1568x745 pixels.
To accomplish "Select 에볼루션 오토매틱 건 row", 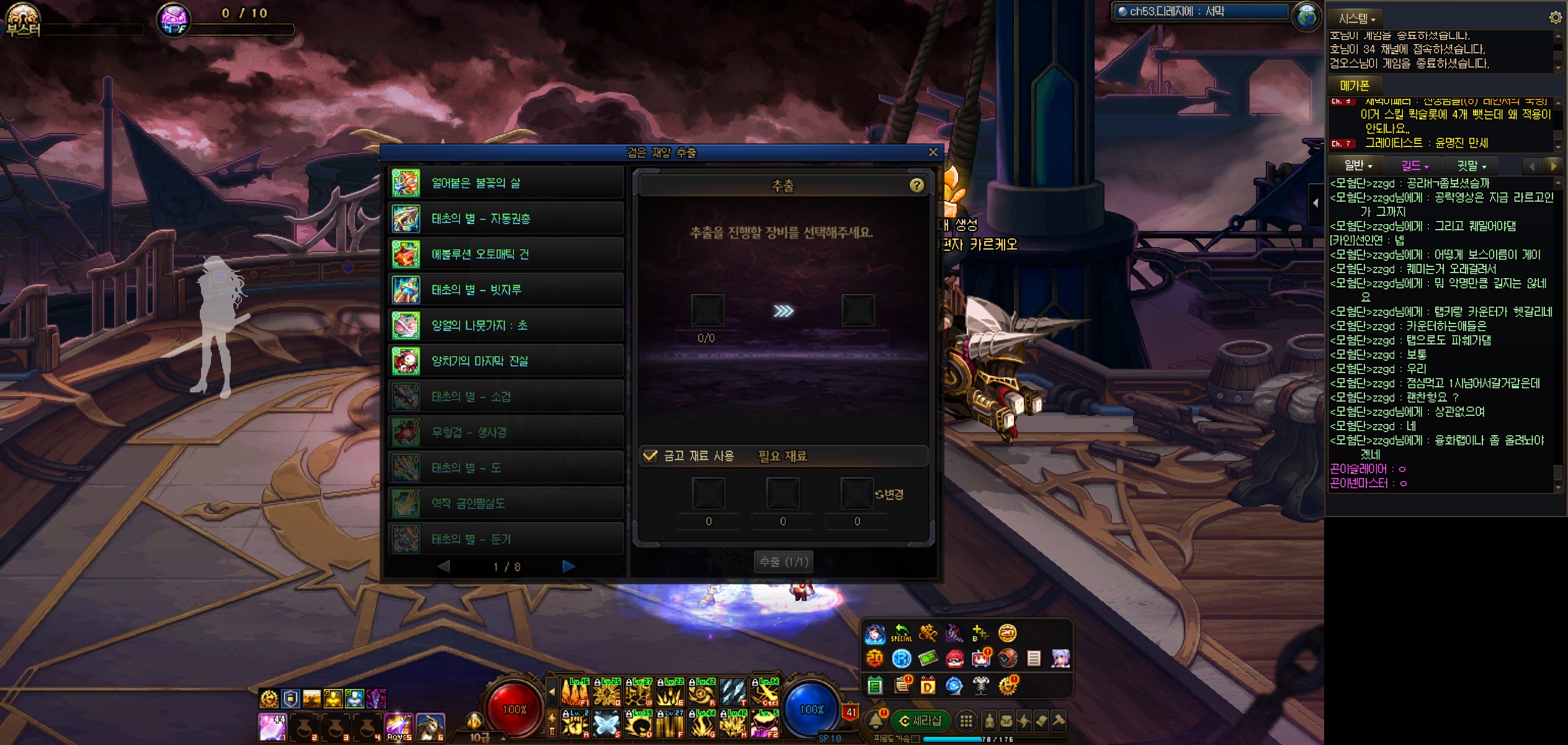I will click(505, 254).
